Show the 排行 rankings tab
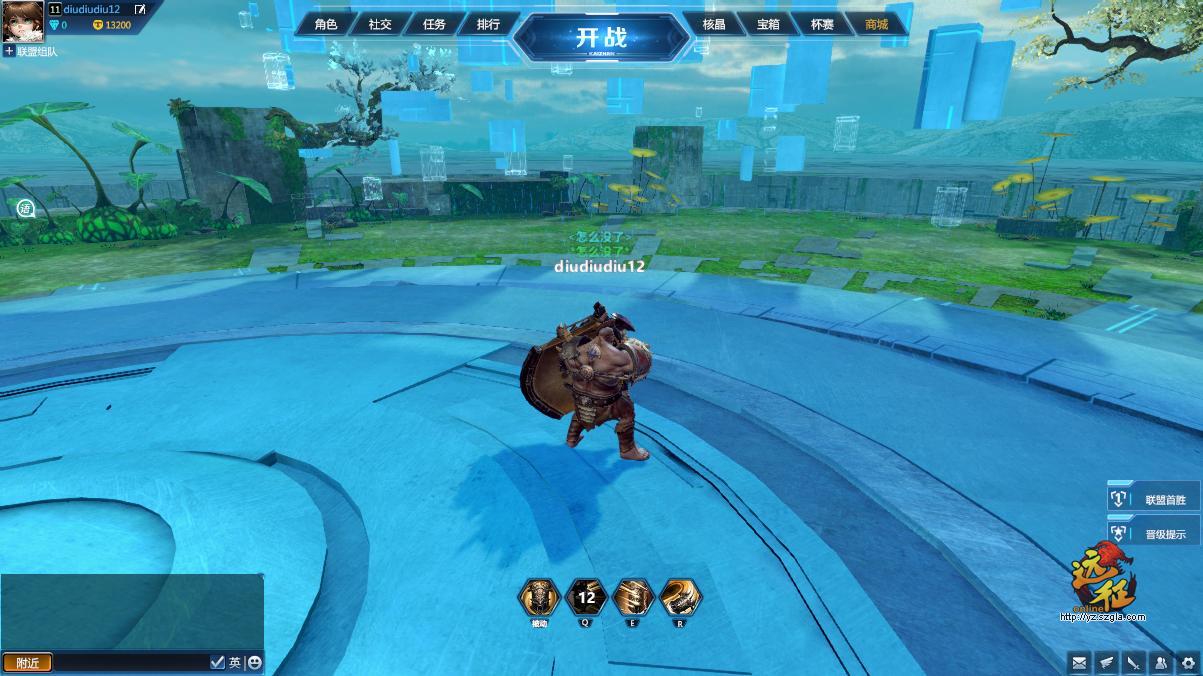 pyautogui.click(x=488, y=24)
